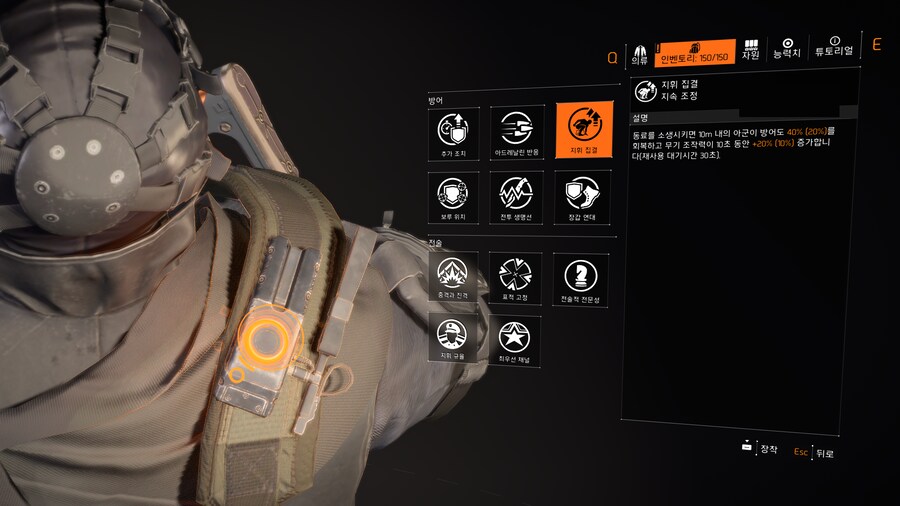This screenshot has height=506, width=900.
Task: Open the 능력치 stats tab
Action: (787, 49)
